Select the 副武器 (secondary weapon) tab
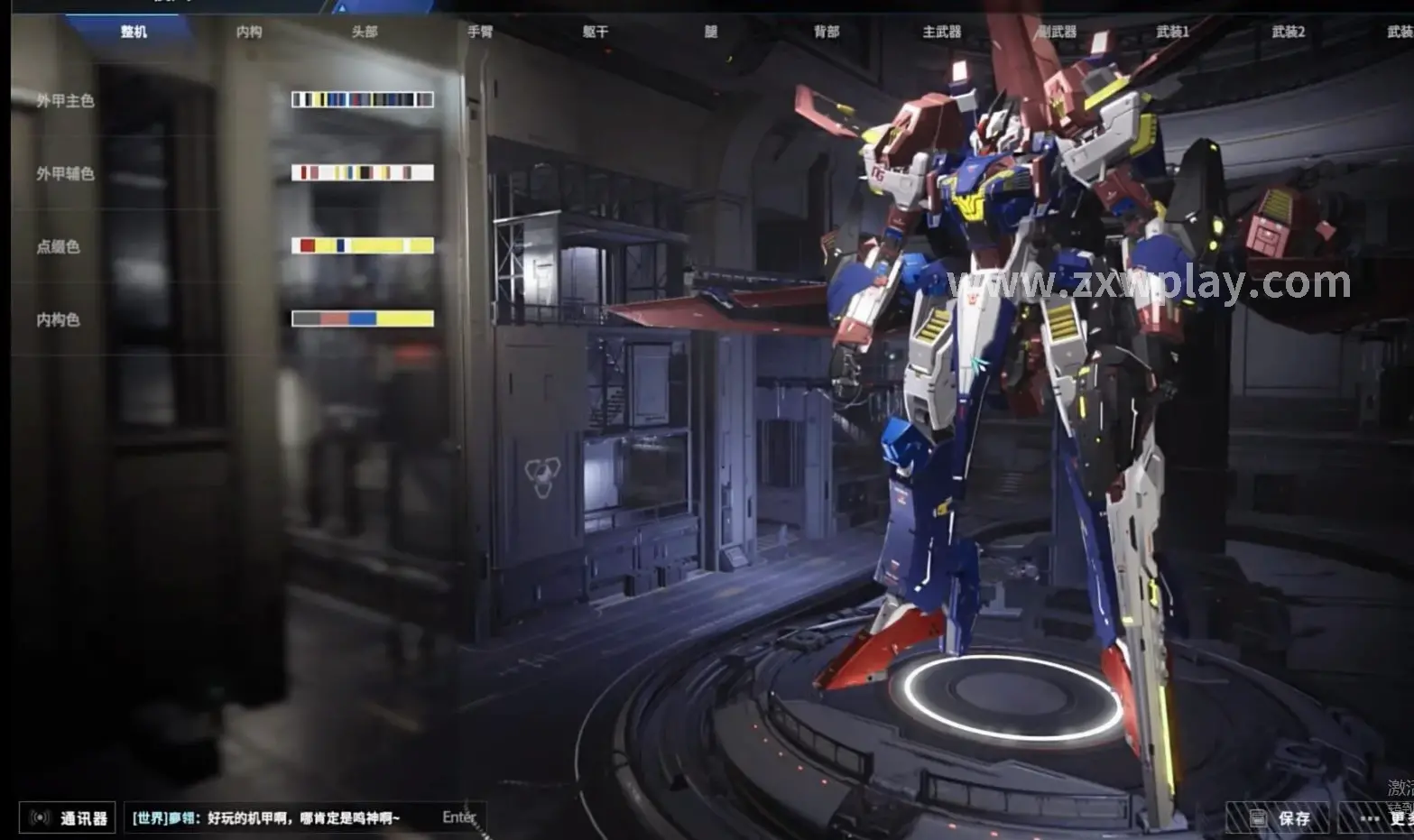 (x=1058, y=32)
